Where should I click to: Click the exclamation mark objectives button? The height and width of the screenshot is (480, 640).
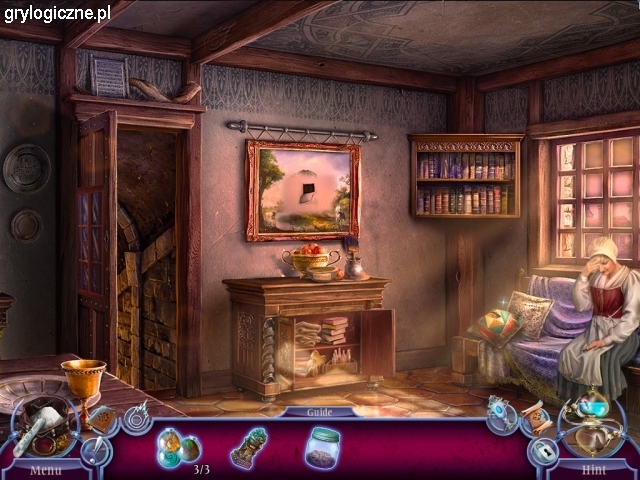click(x=96, y=451)
